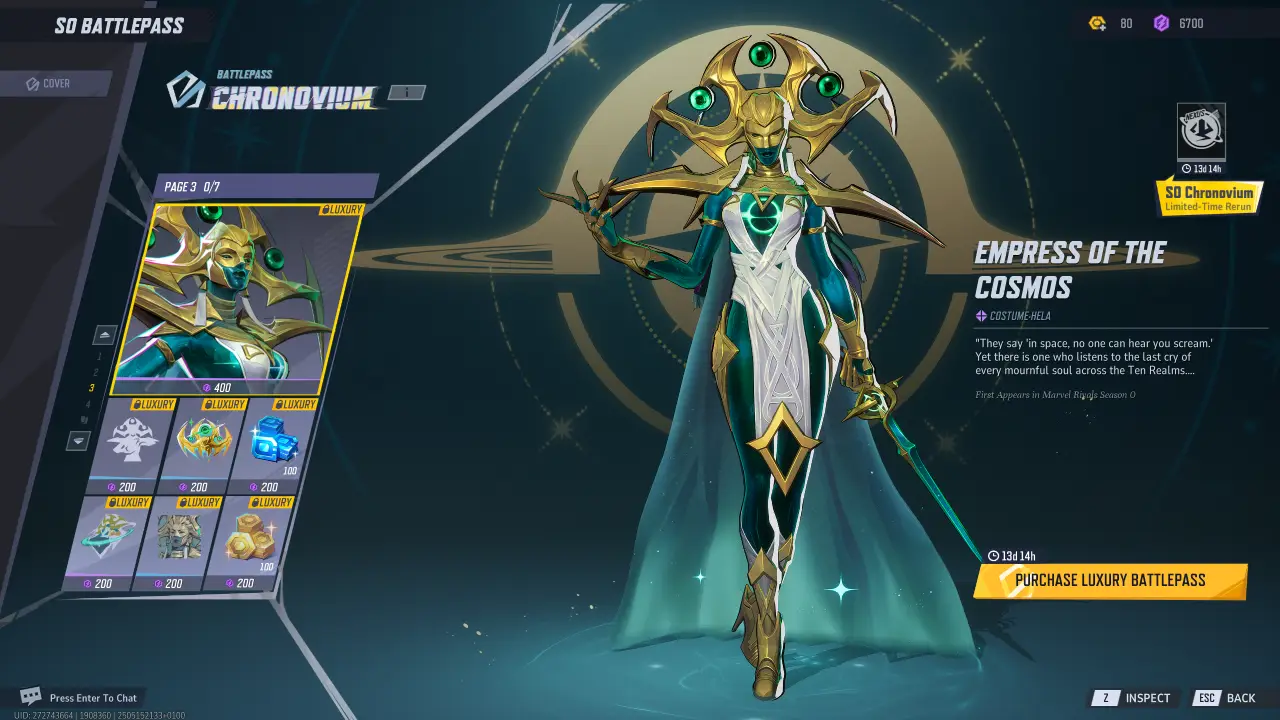This screenshot has width=1280, height=720.
Task: Purchase the Luxury Battlepass
Action: click(x=1110, y=581)
